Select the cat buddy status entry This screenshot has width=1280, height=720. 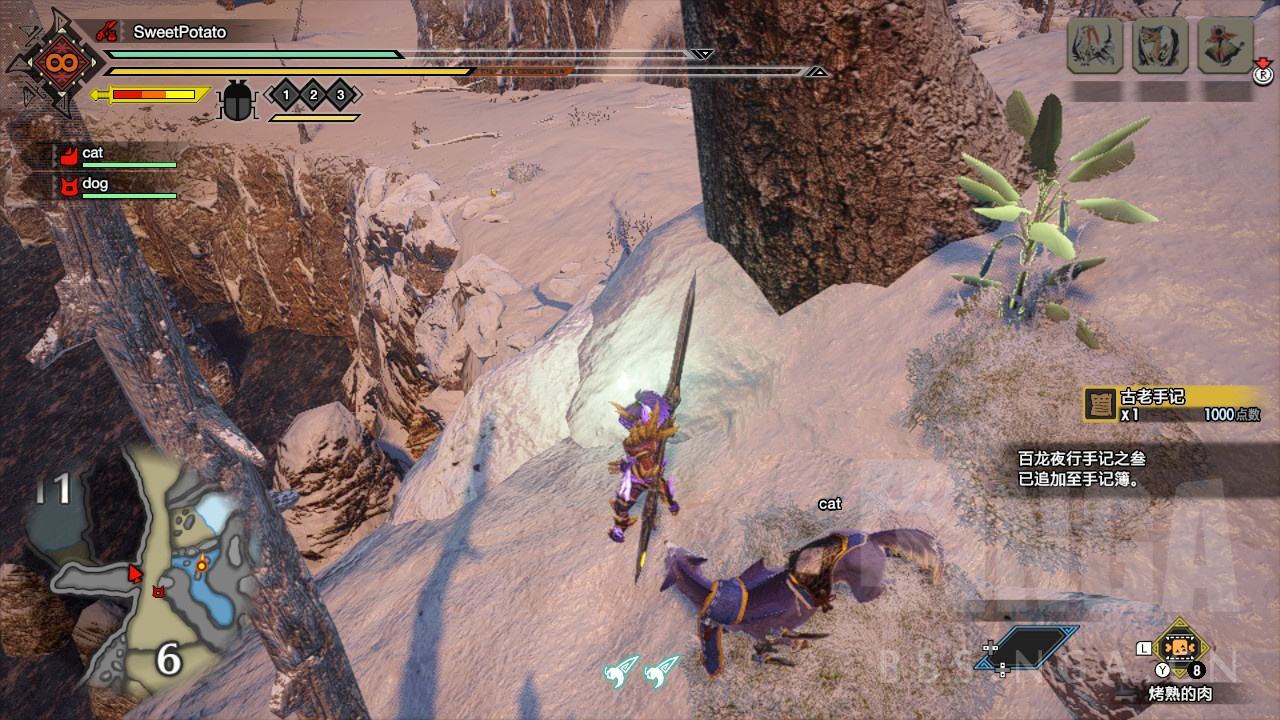click(115, 155)
